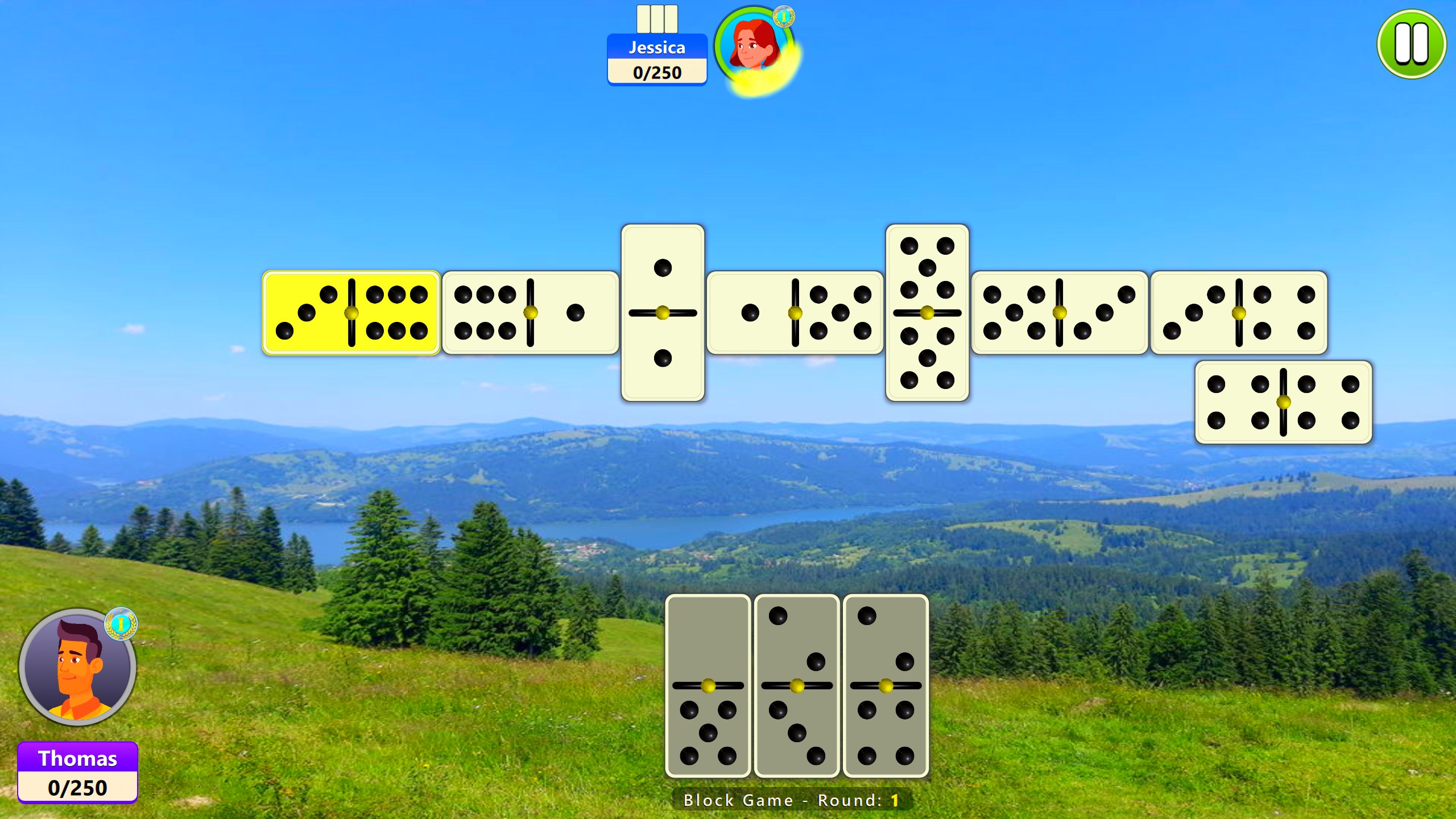Click the turn indicator bars above Jessica

click(x=657, y=19)
